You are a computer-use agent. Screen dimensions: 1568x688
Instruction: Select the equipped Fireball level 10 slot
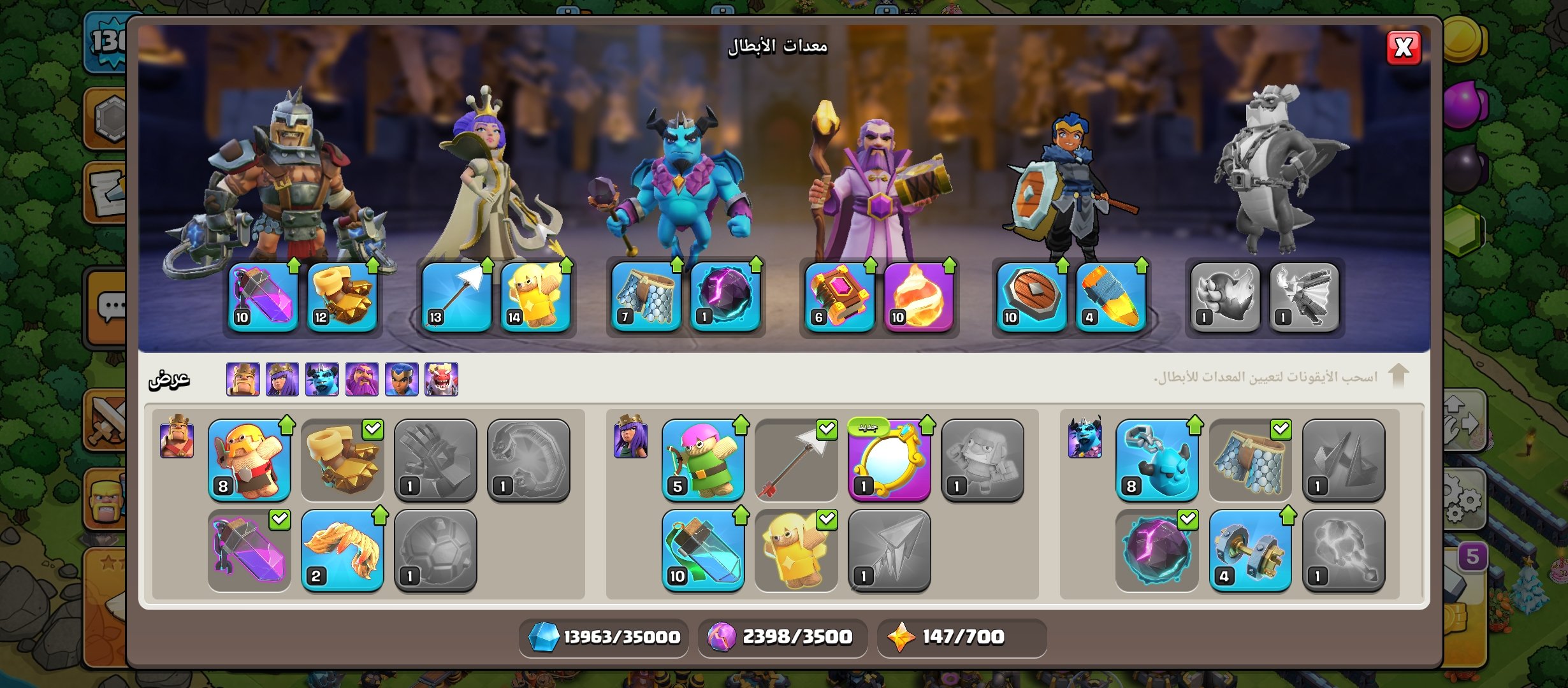[x=918, y=297]
